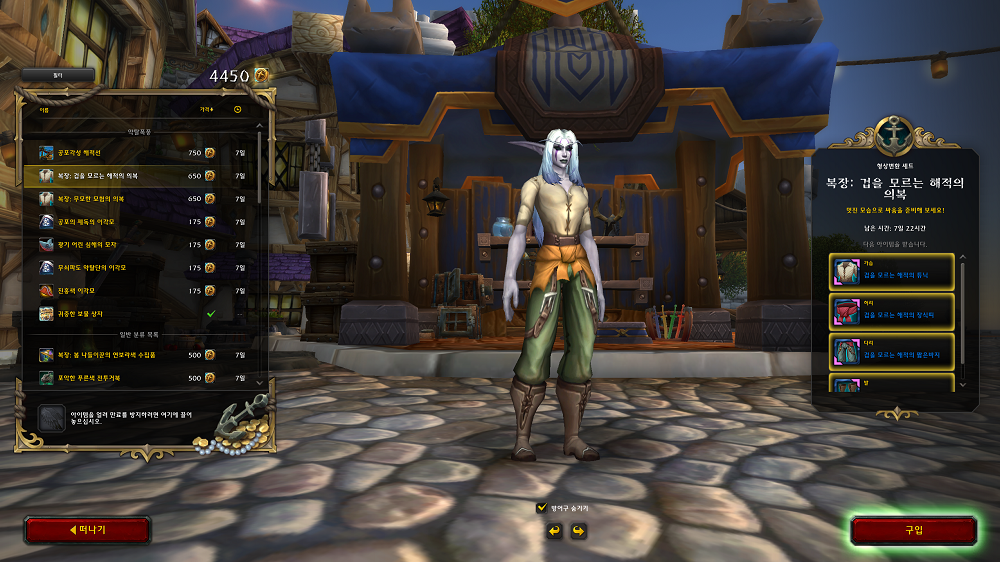The width and height of the screenshot is (1000, 562).
Task: Select the 진홍색 이각모 item row
Action: tap(140, 291)
